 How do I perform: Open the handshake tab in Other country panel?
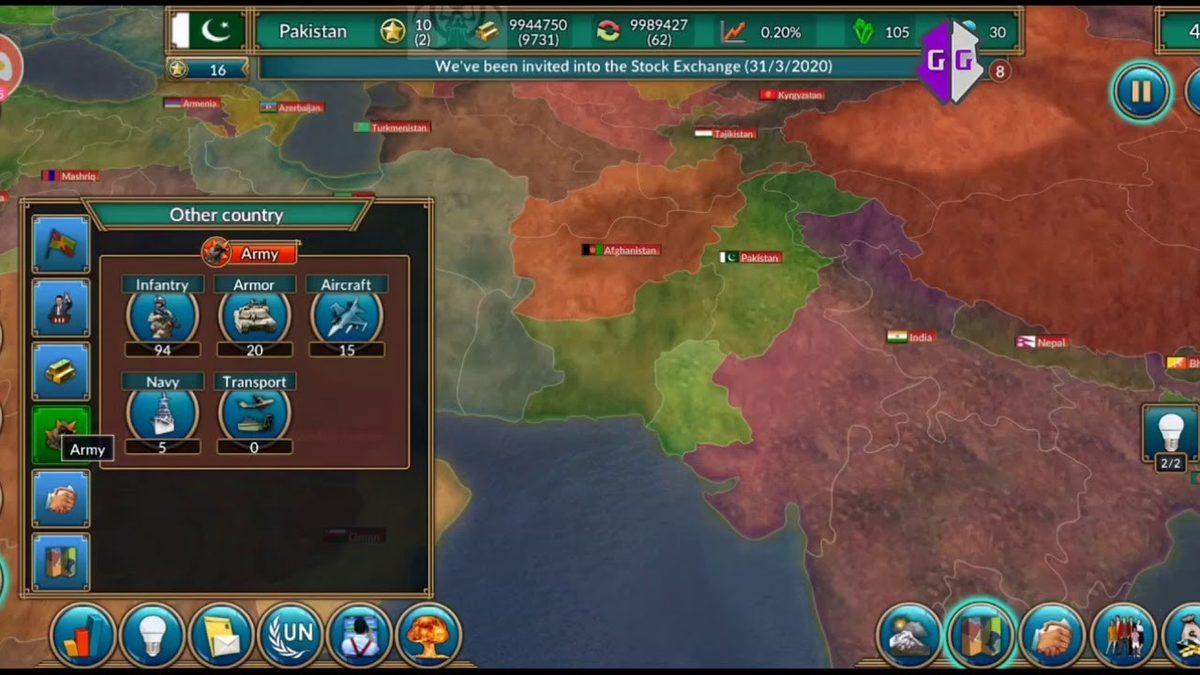(60, 498)
